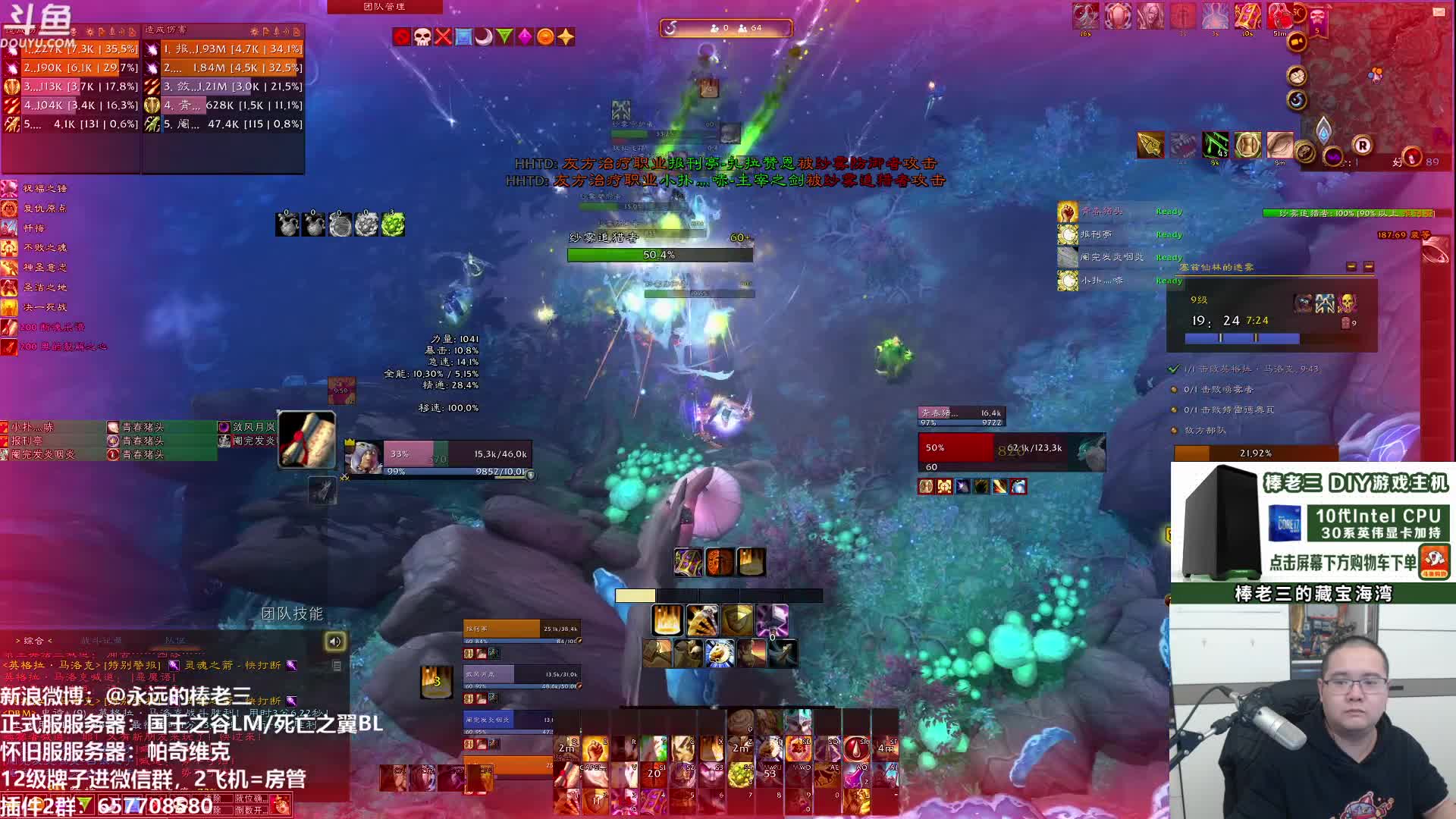Pick the blue square raid marker
Screen dimensions: 1456x819
(x=463, y=36)
